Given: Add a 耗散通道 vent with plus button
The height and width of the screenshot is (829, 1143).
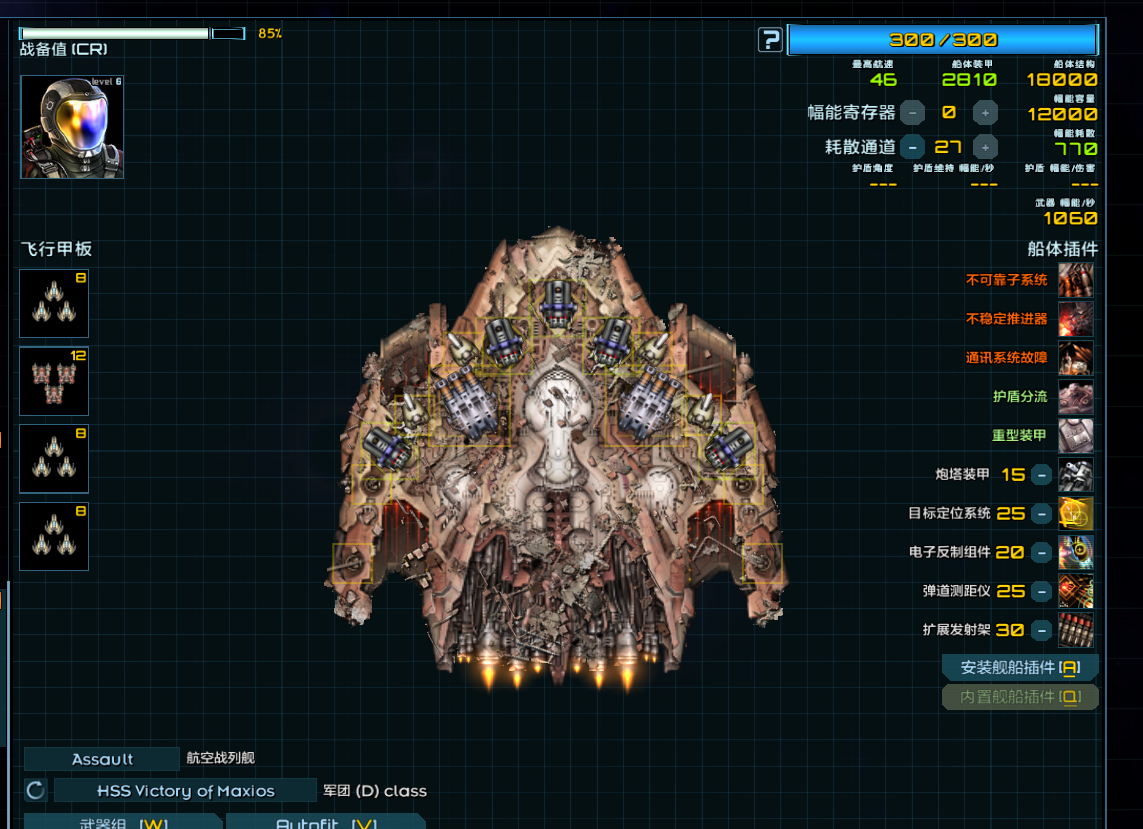Looking at the screenshot, I should pyautogui.click(x=985, y=147).
